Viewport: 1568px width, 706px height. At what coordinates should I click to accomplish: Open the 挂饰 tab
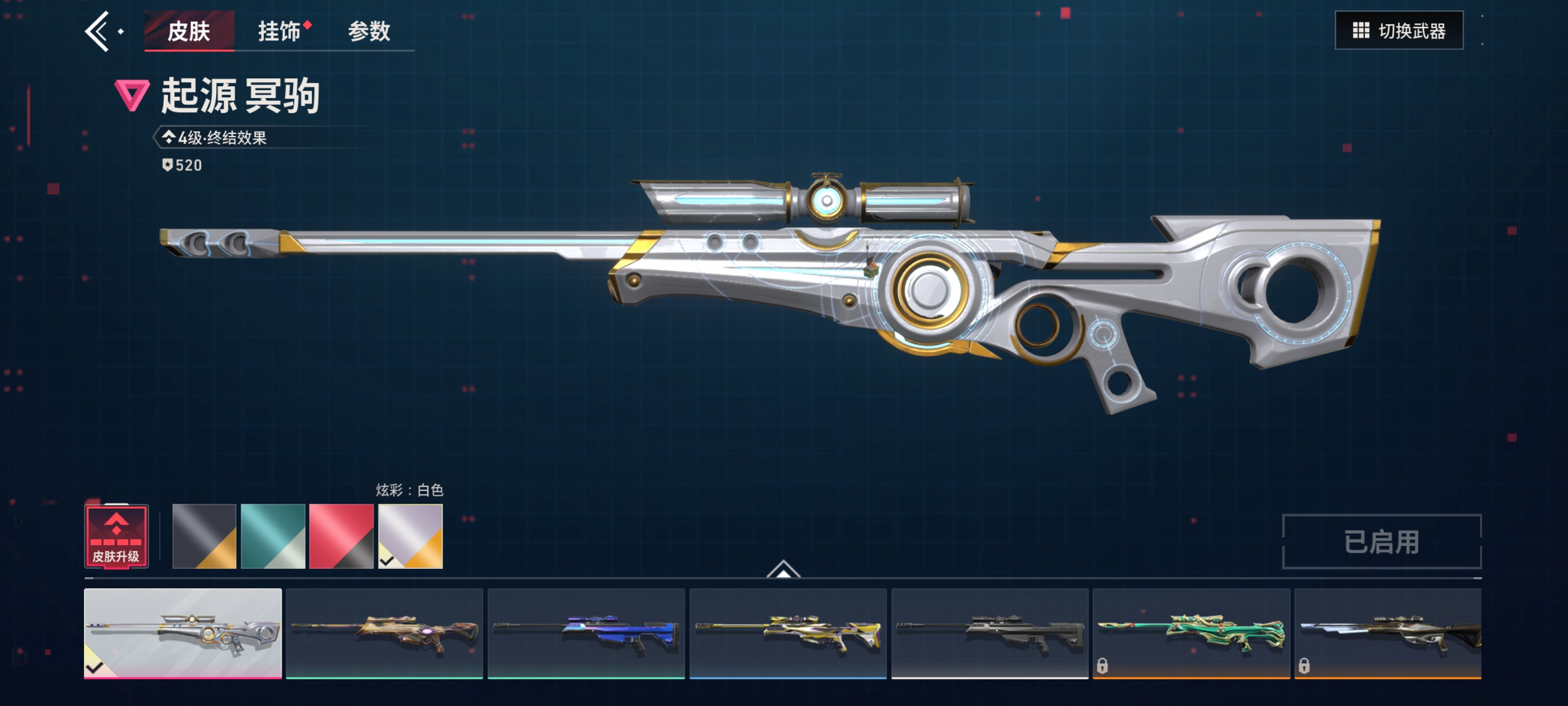(x=279, y=31)
